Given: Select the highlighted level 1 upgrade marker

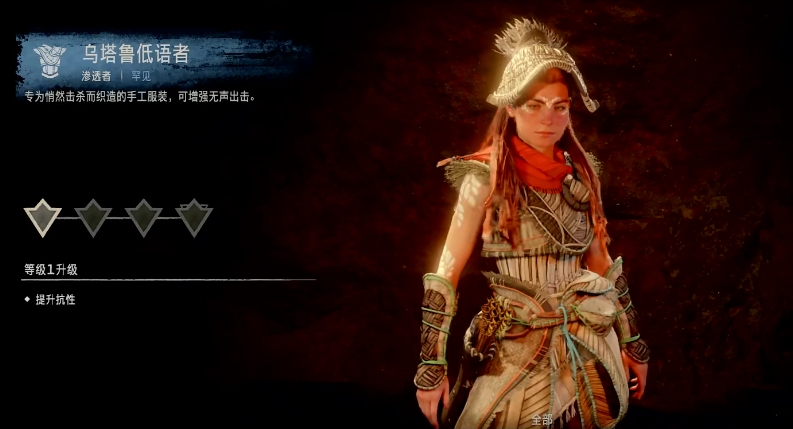Looking at the screenshot, I should 42,216.
